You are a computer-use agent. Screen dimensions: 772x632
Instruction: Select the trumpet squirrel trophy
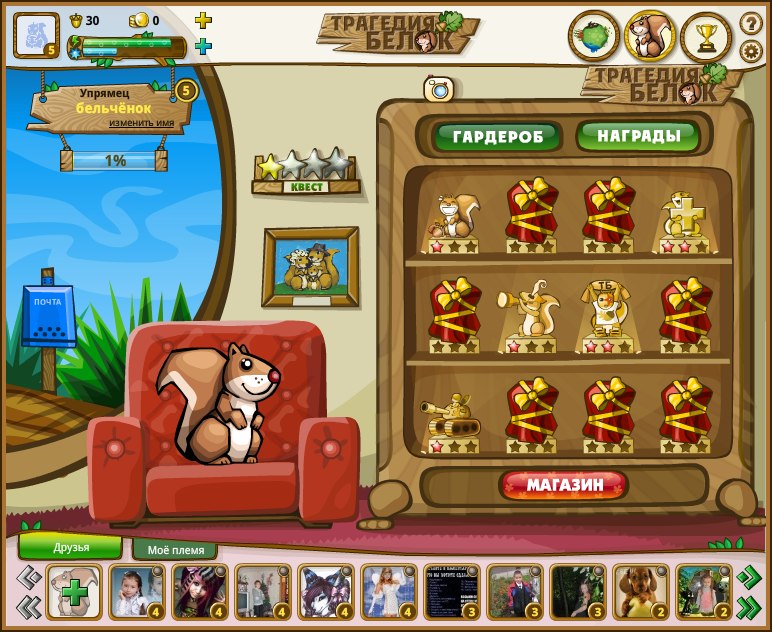tap(530, 314)
